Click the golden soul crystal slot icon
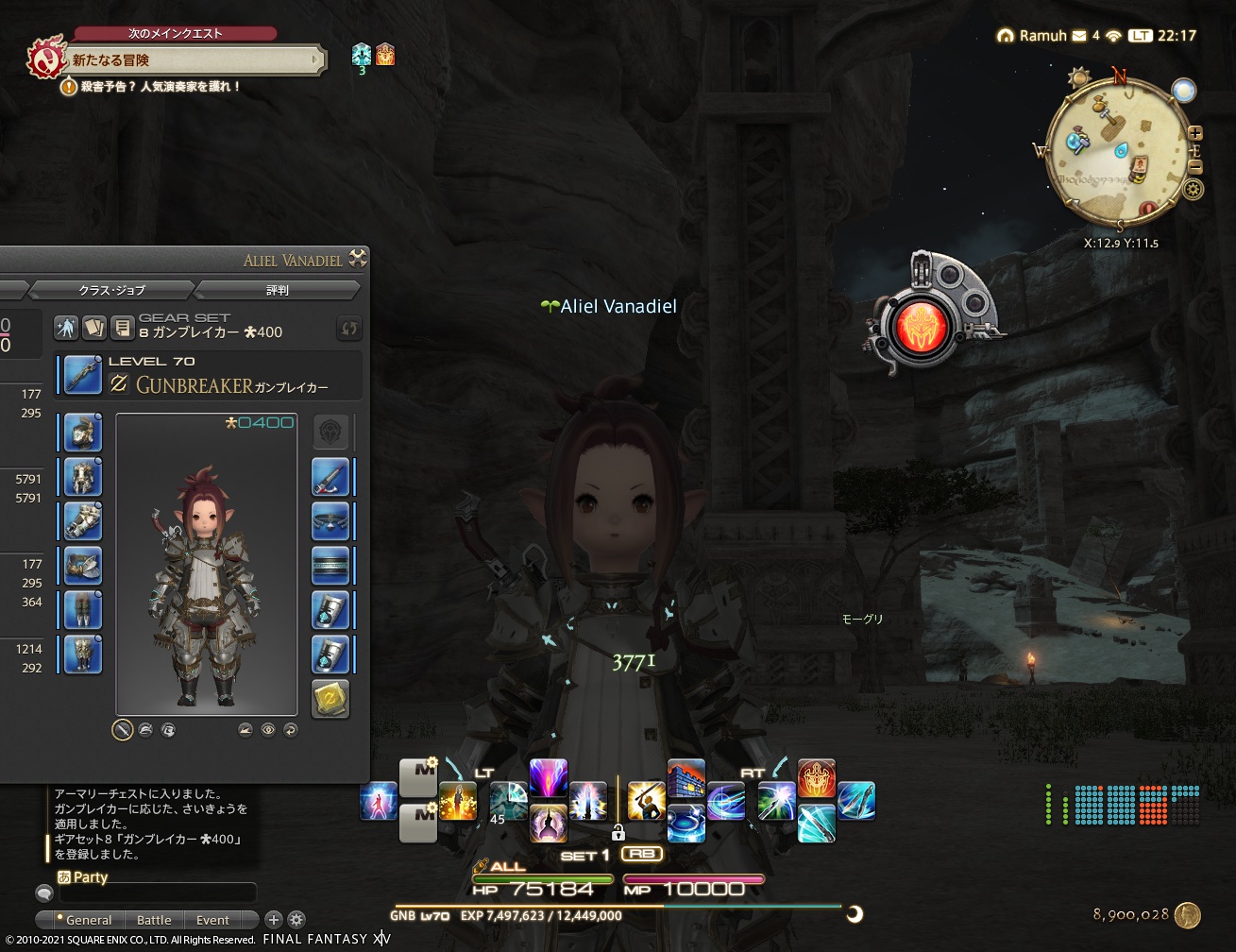The image size is (1236, 952). point(331,699)
